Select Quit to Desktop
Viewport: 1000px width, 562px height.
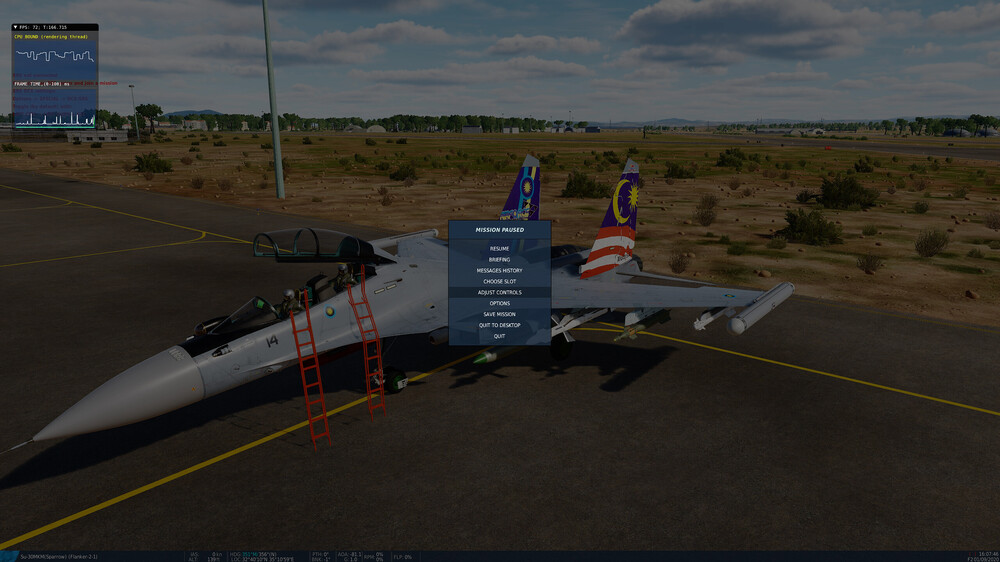tap(499, 325)
